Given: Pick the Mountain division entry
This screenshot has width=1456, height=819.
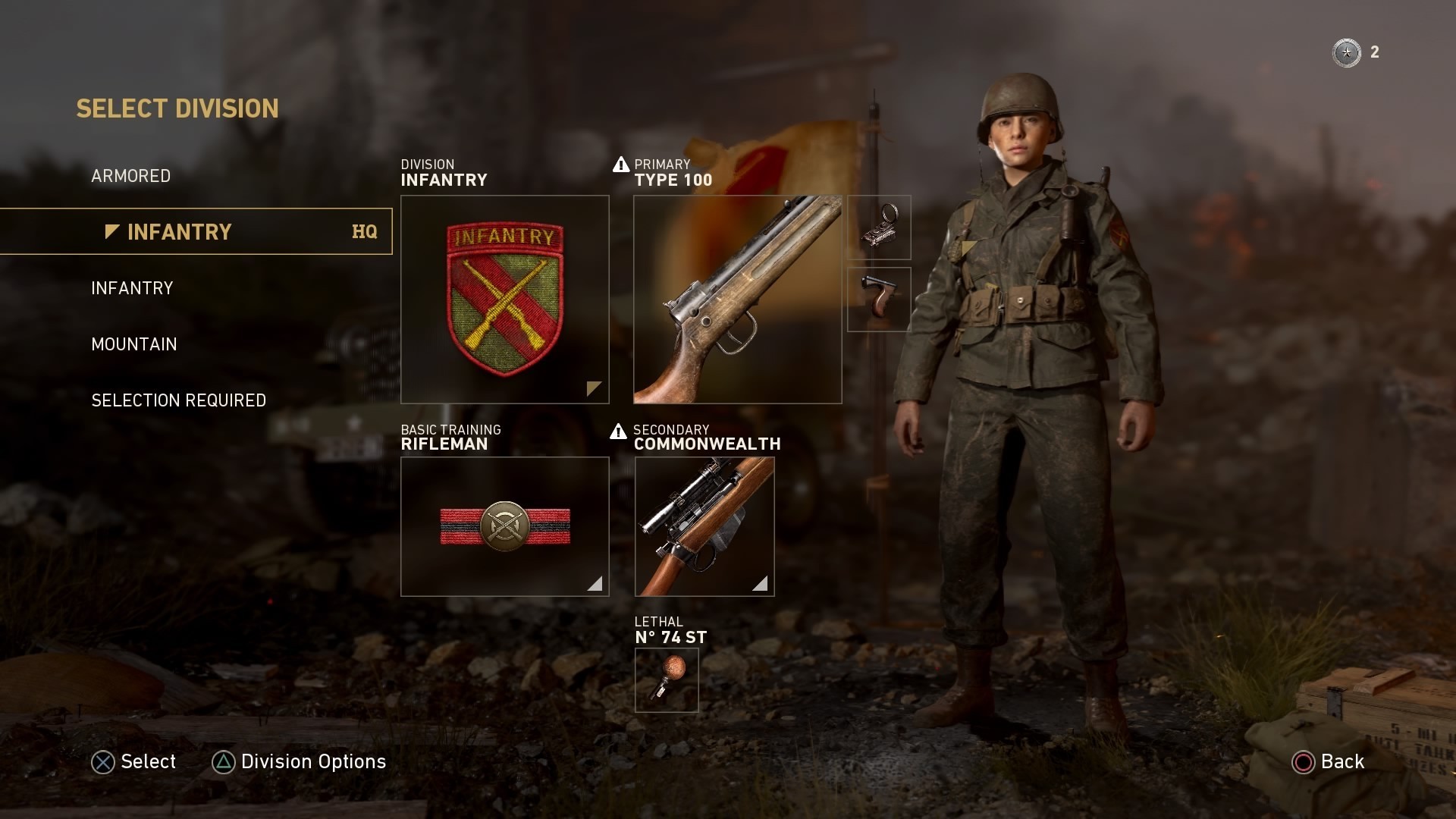Looking at the screenshot, I should point(134,344).
